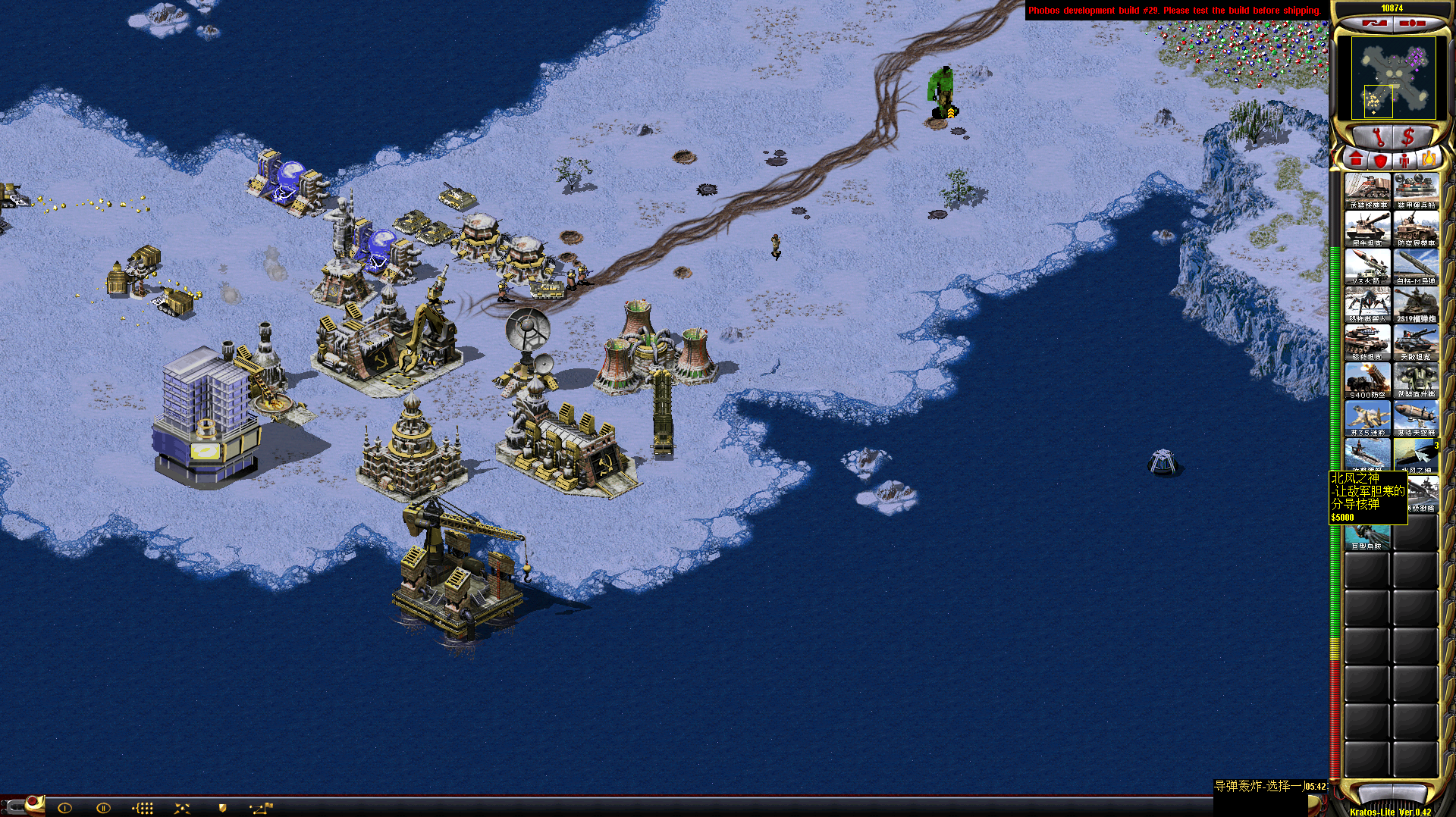Queue a Terror Drone (恐怖机器人)
The height and width of the screenshot is (817, 1456).
point(1367,304)
